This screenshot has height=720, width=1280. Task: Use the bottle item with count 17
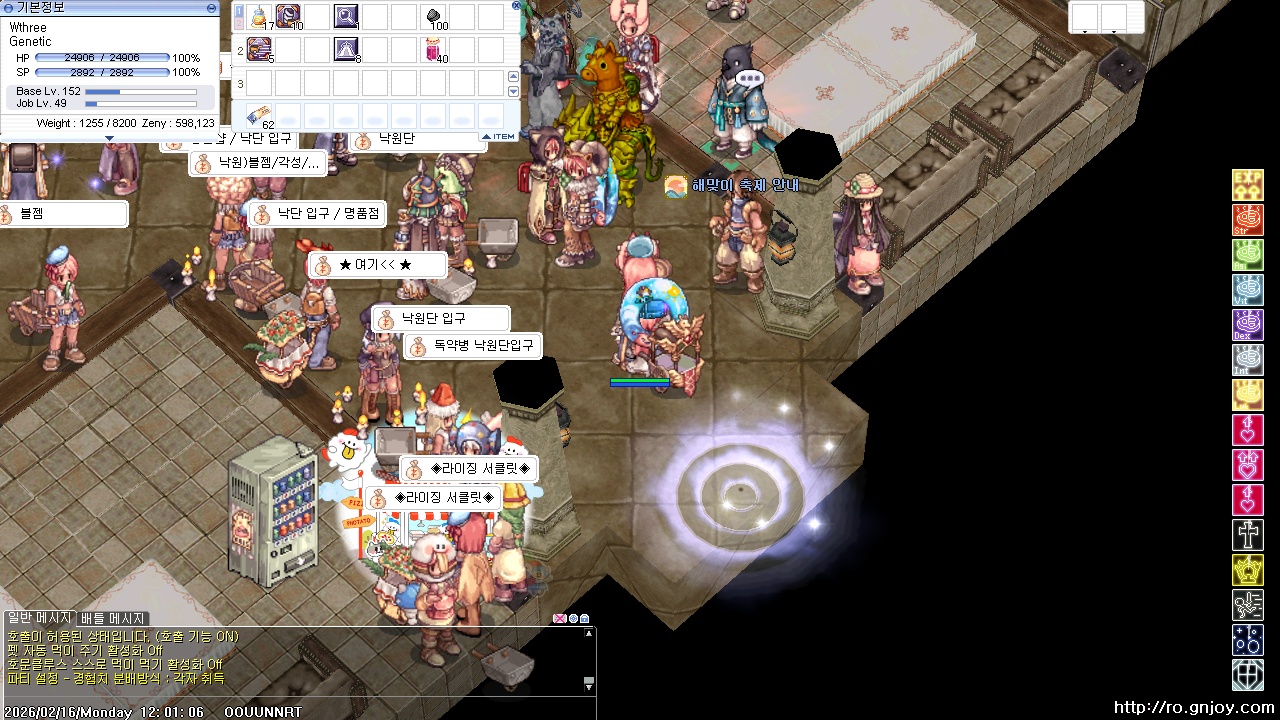click(260, 17)
